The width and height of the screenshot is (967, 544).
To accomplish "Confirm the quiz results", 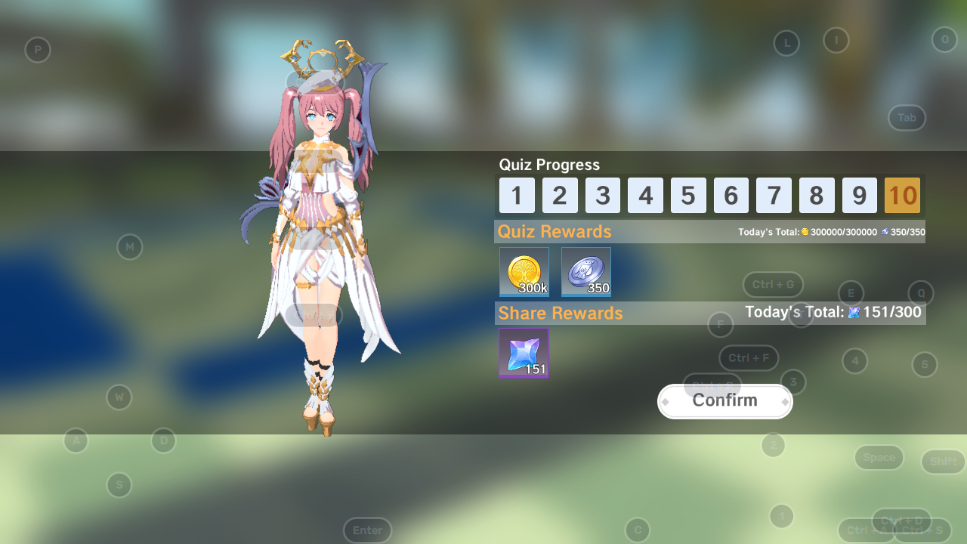I will click(x=725, y=401).
